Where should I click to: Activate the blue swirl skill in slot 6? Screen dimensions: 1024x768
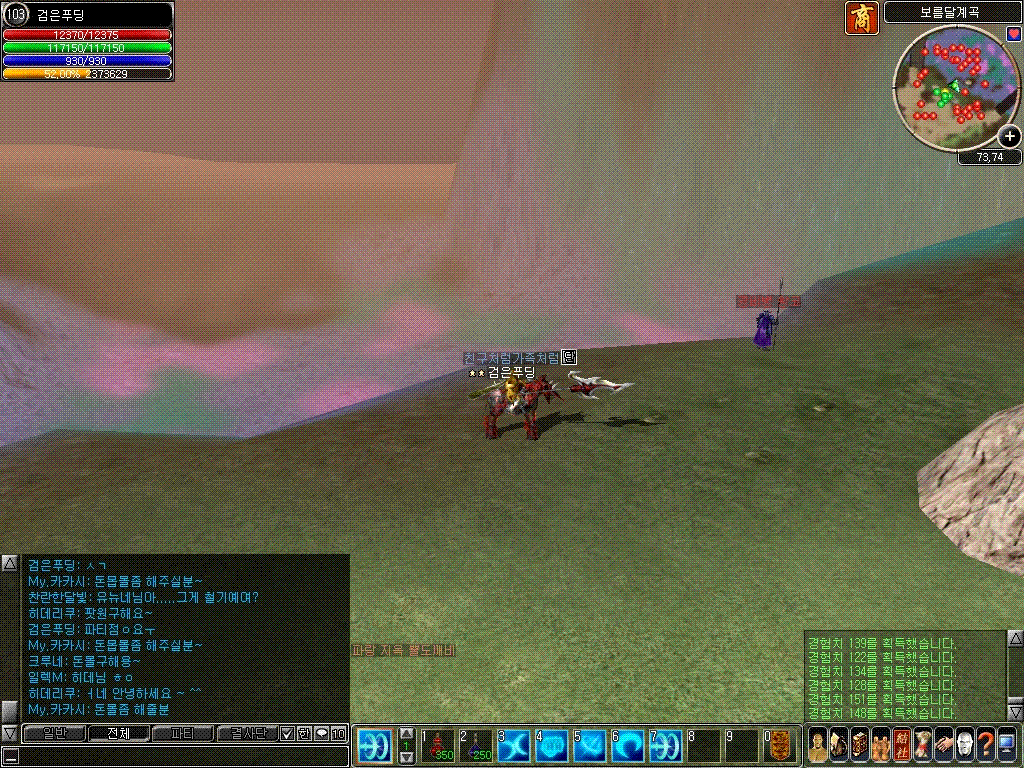coord(629,746)
